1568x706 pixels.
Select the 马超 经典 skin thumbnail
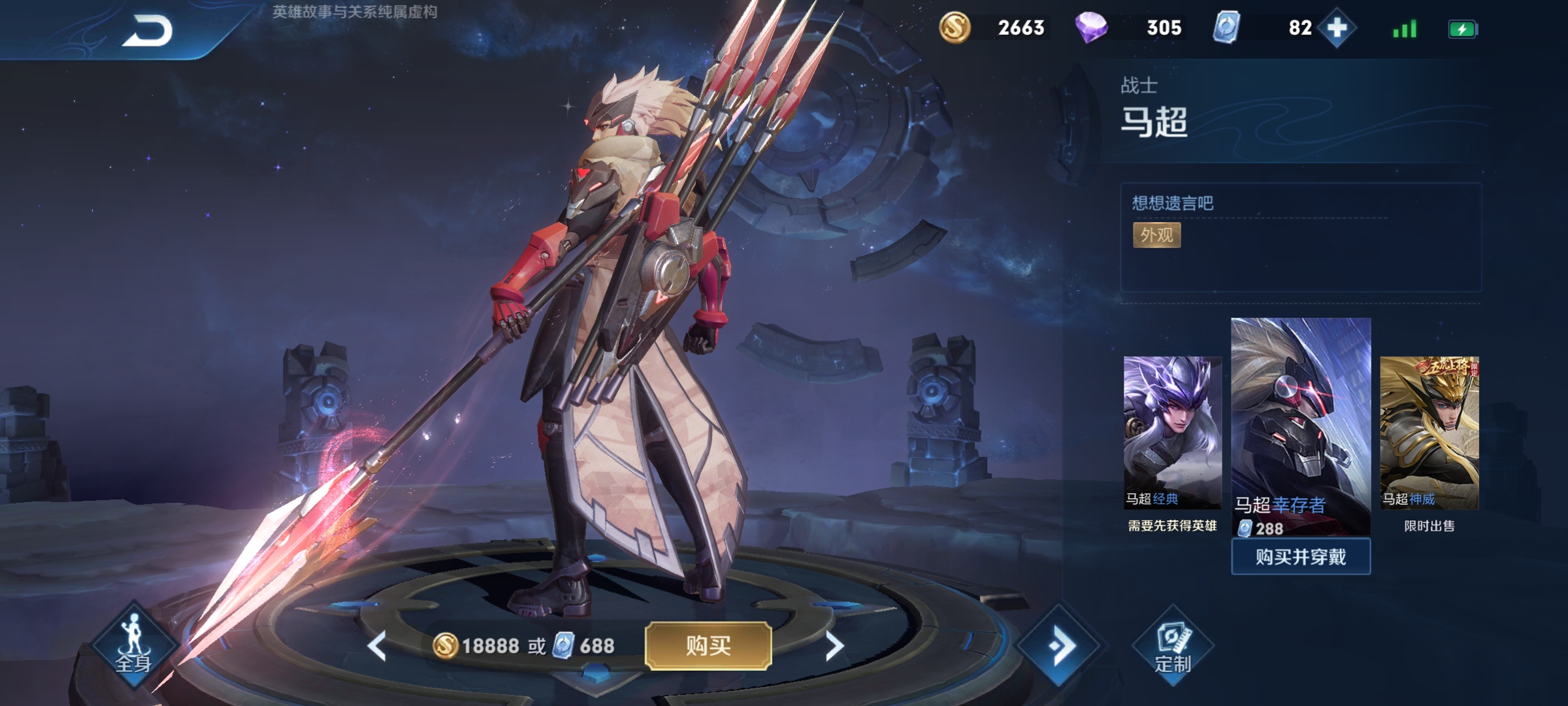(1172, 432)
